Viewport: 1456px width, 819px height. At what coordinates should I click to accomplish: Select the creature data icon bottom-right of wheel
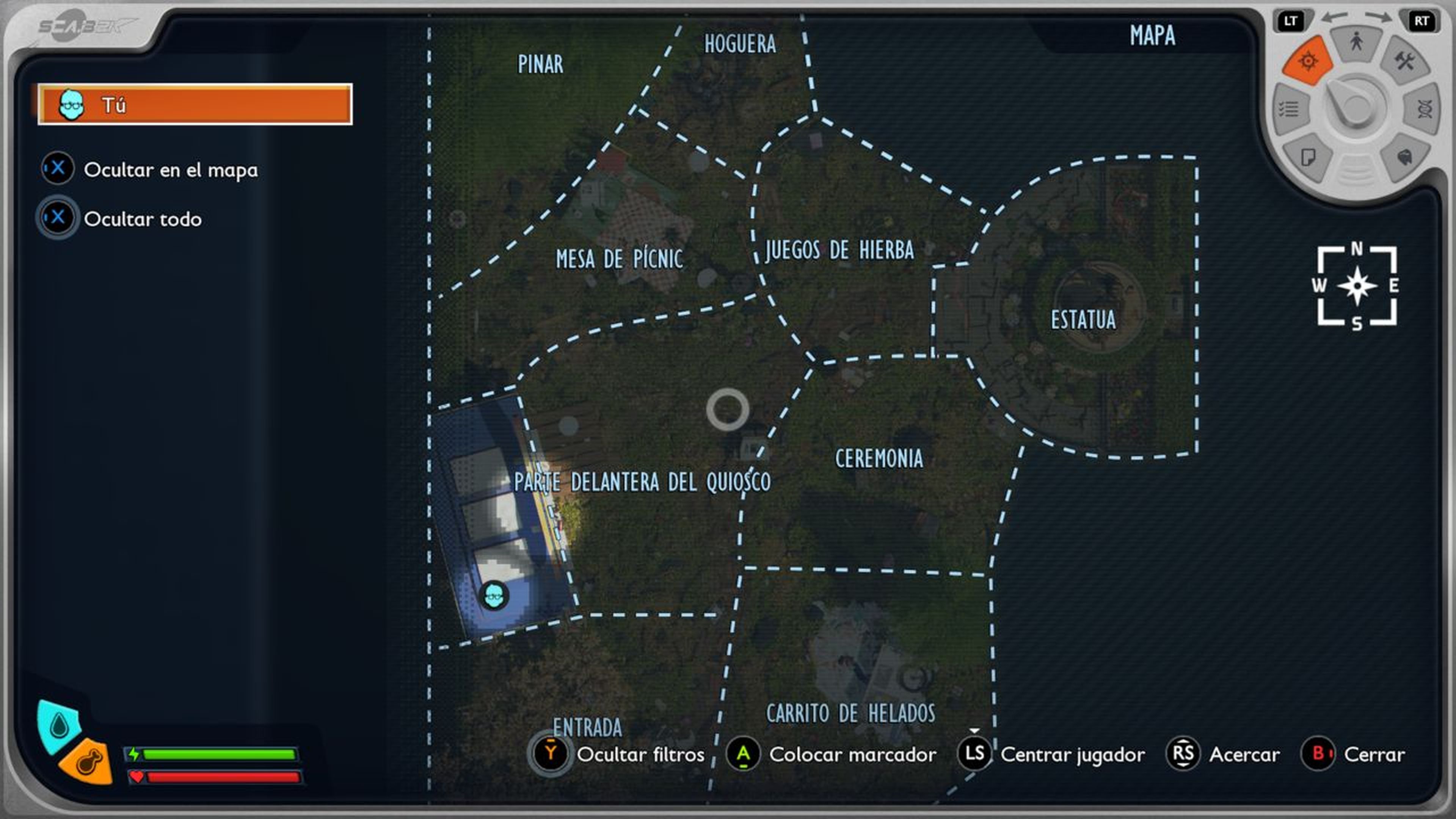pos(1405,158)
